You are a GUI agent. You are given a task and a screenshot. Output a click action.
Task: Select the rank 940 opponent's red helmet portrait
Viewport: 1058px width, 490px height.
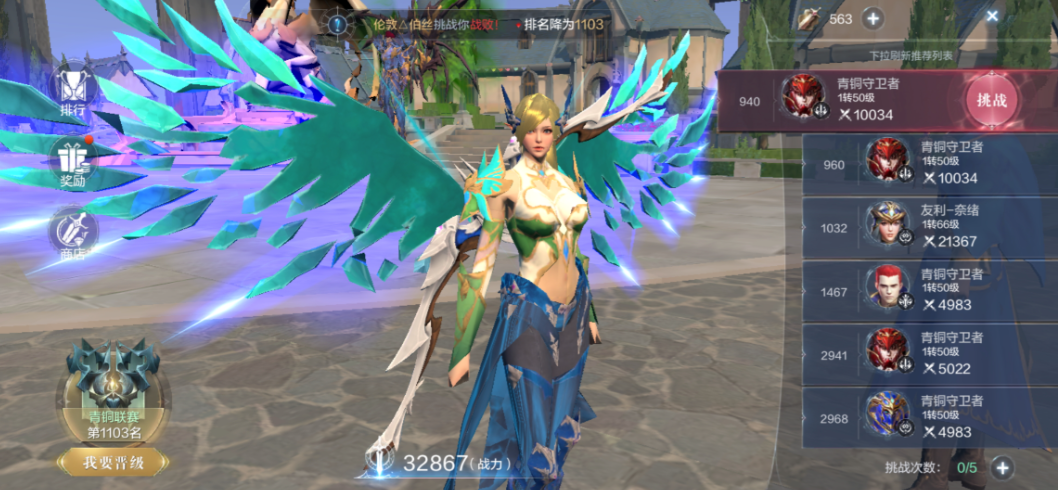click(801, 97)
